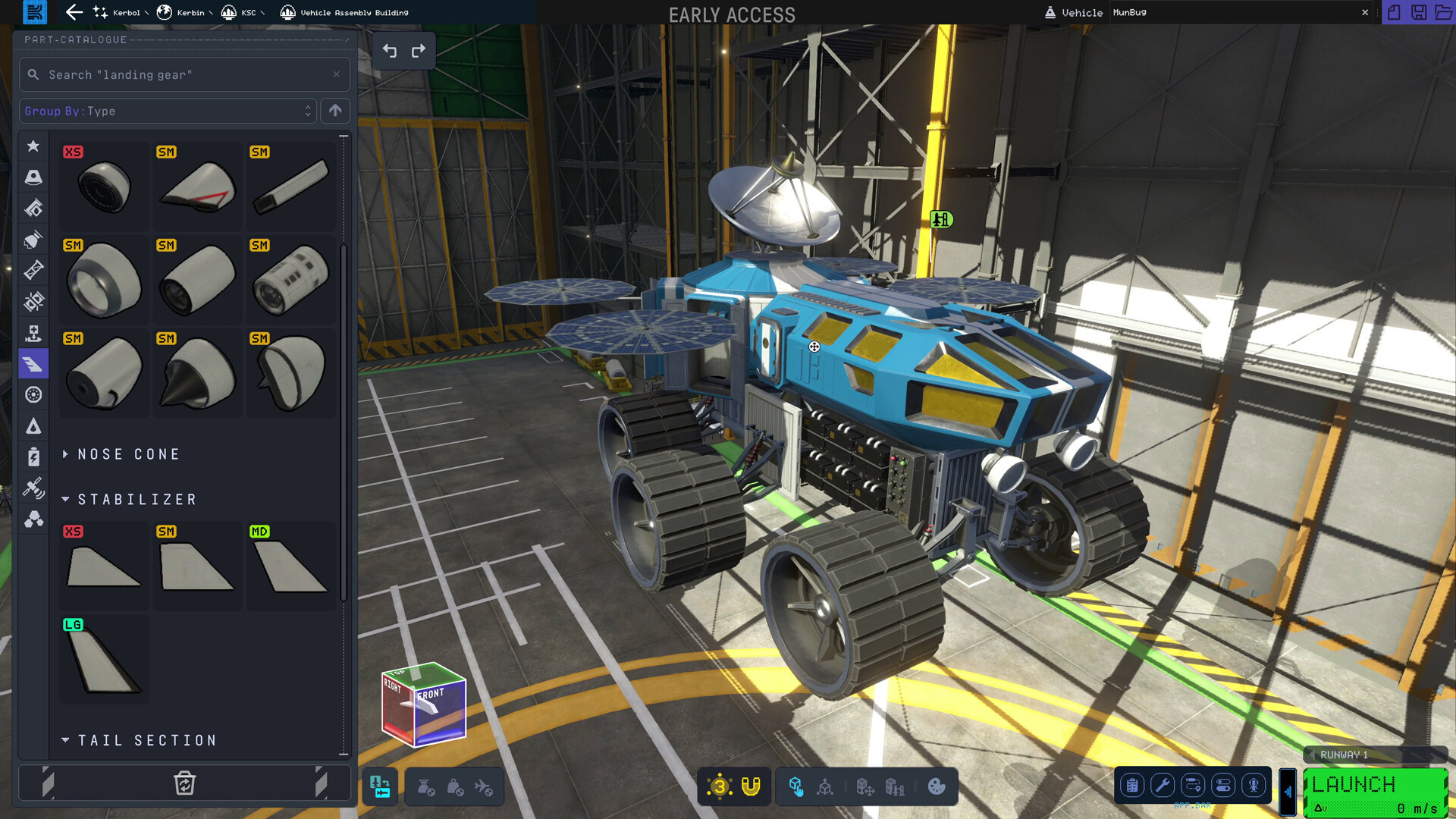
Task: Clear the landing gear search field
Action: 337,74
